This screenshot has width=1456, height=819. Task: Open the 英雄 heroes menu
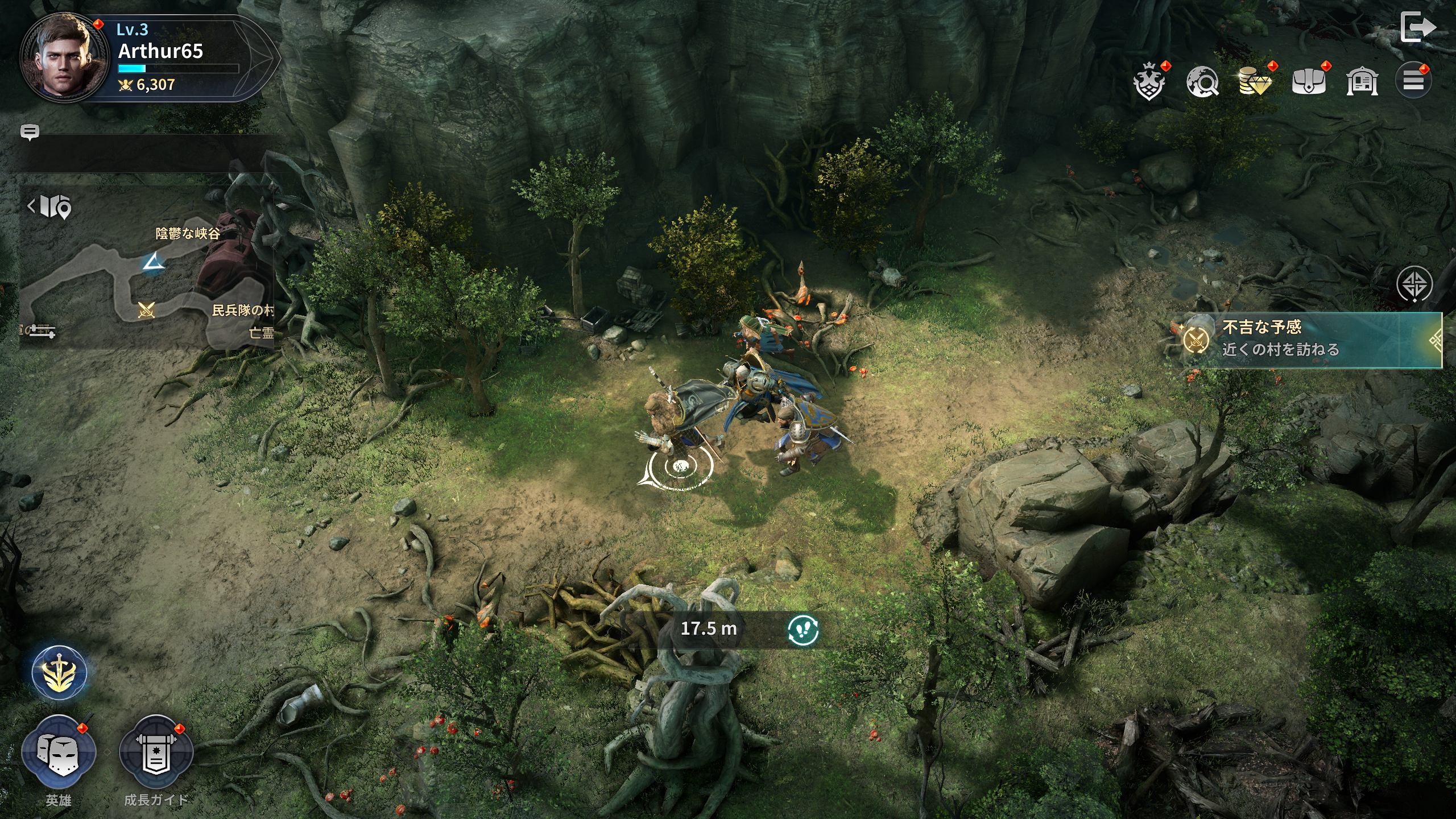click(59, 754)
